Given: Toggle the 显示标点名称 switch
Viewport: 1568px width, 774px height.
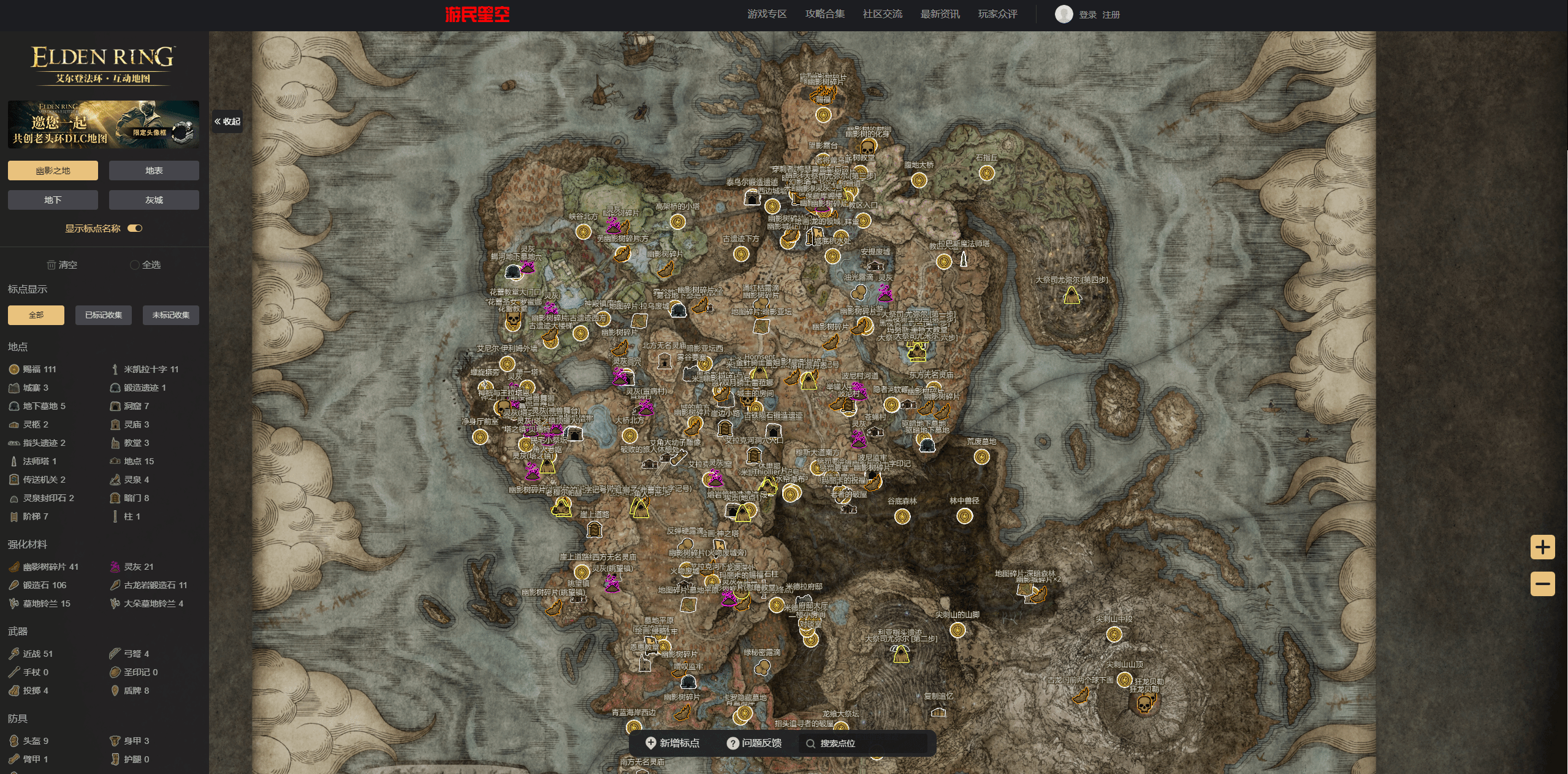Looking at the screenshot, I should click(x=135, y=228).
